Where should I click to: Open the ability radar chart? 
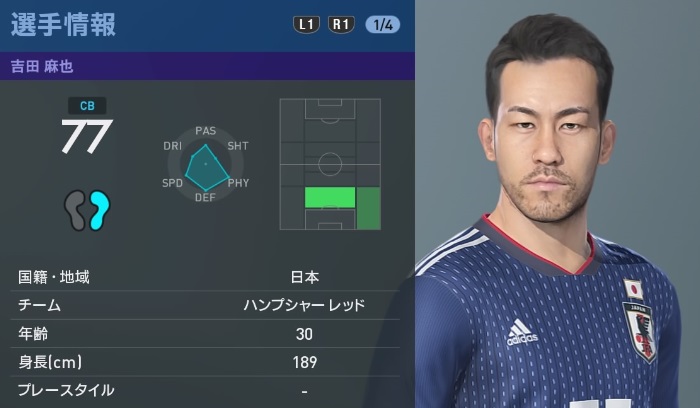[x=206, y=162]
